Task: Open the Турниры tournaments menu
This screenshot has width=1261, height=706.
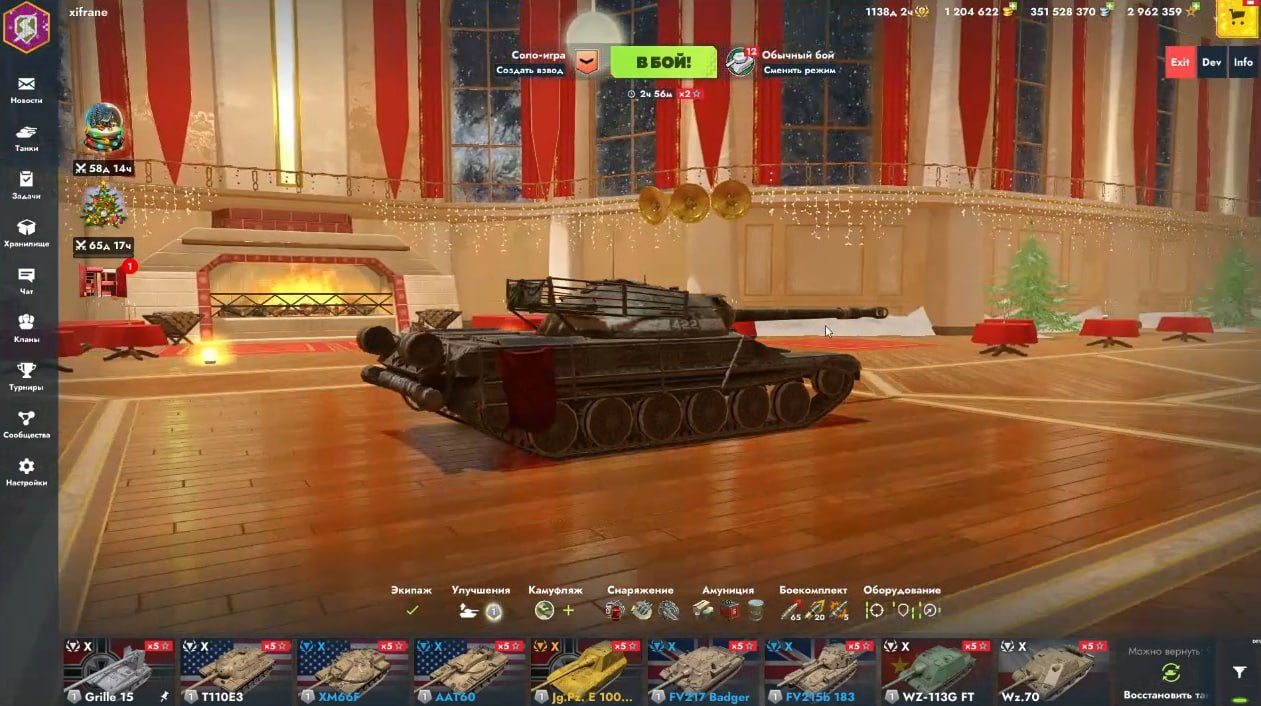Action: coord(26,376)
